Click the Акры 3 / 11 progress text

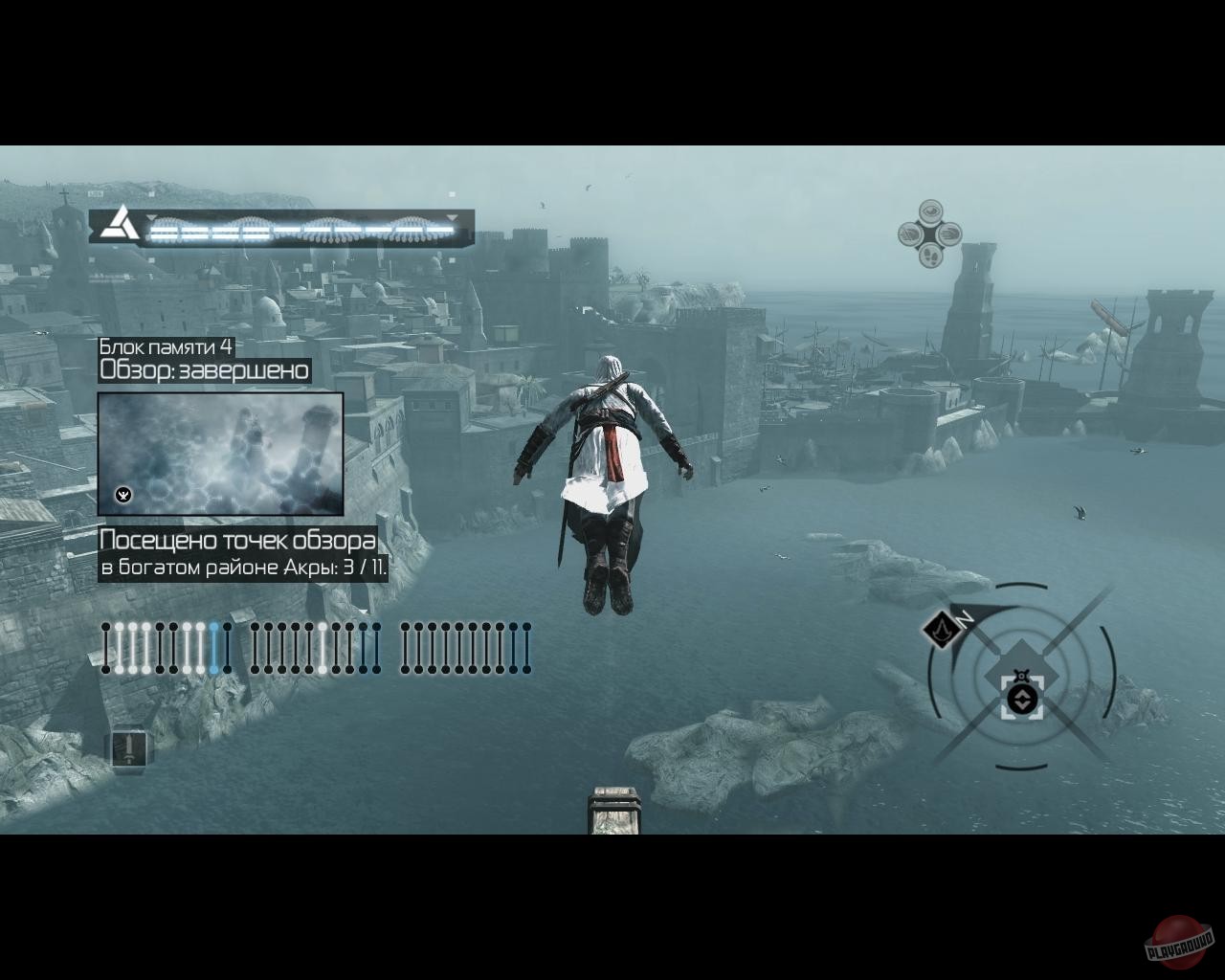point(242,565)
